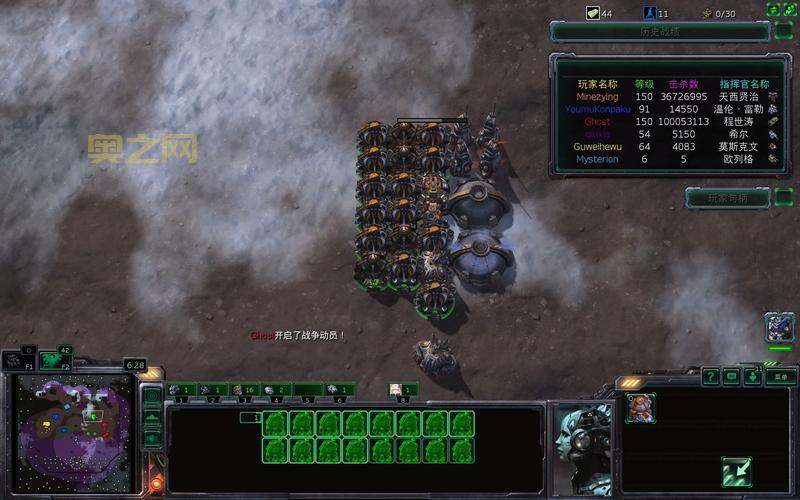Select control group 3 with 16 units
This screenshot has width=800, height=500.
click(x=244, y=390)
